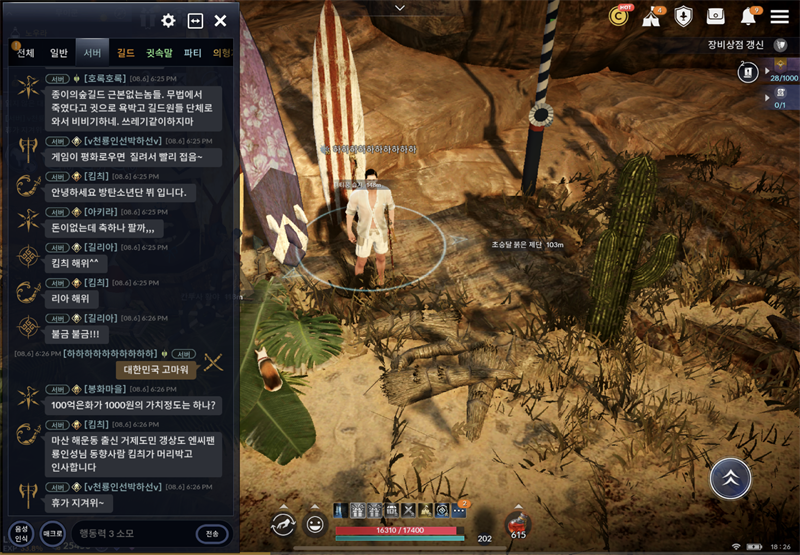Use the red health potion slot
Image resolution: width=800 pixels, height=555 pixels.
[518, 523]
